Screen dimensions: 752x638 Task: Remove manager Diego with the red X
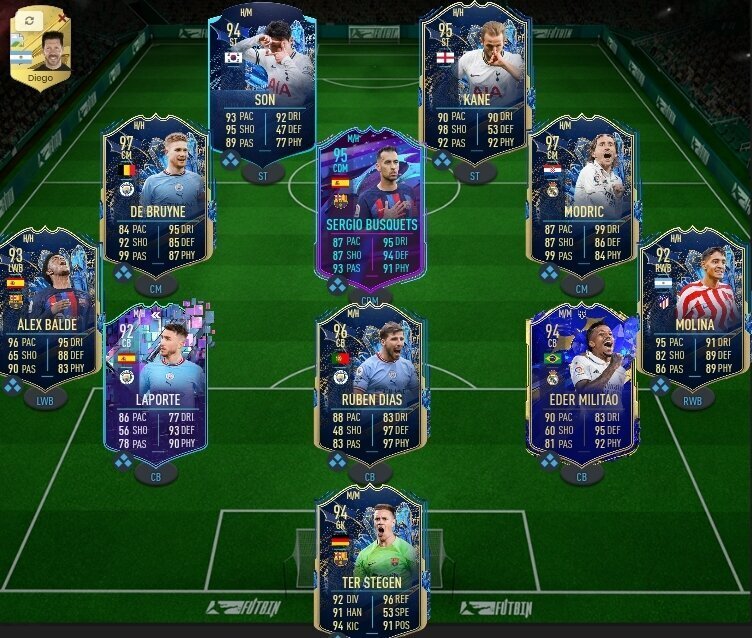pos(62,18)
